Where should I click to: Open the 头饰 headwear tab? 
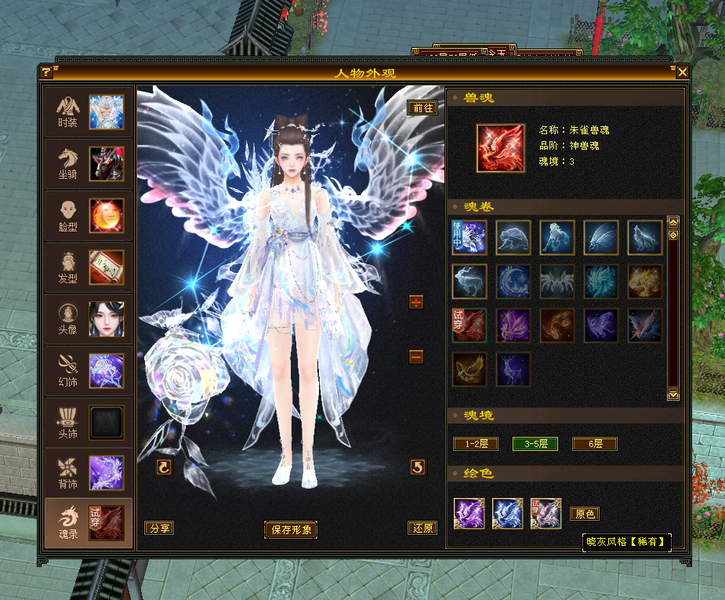(x=88, y=422)
